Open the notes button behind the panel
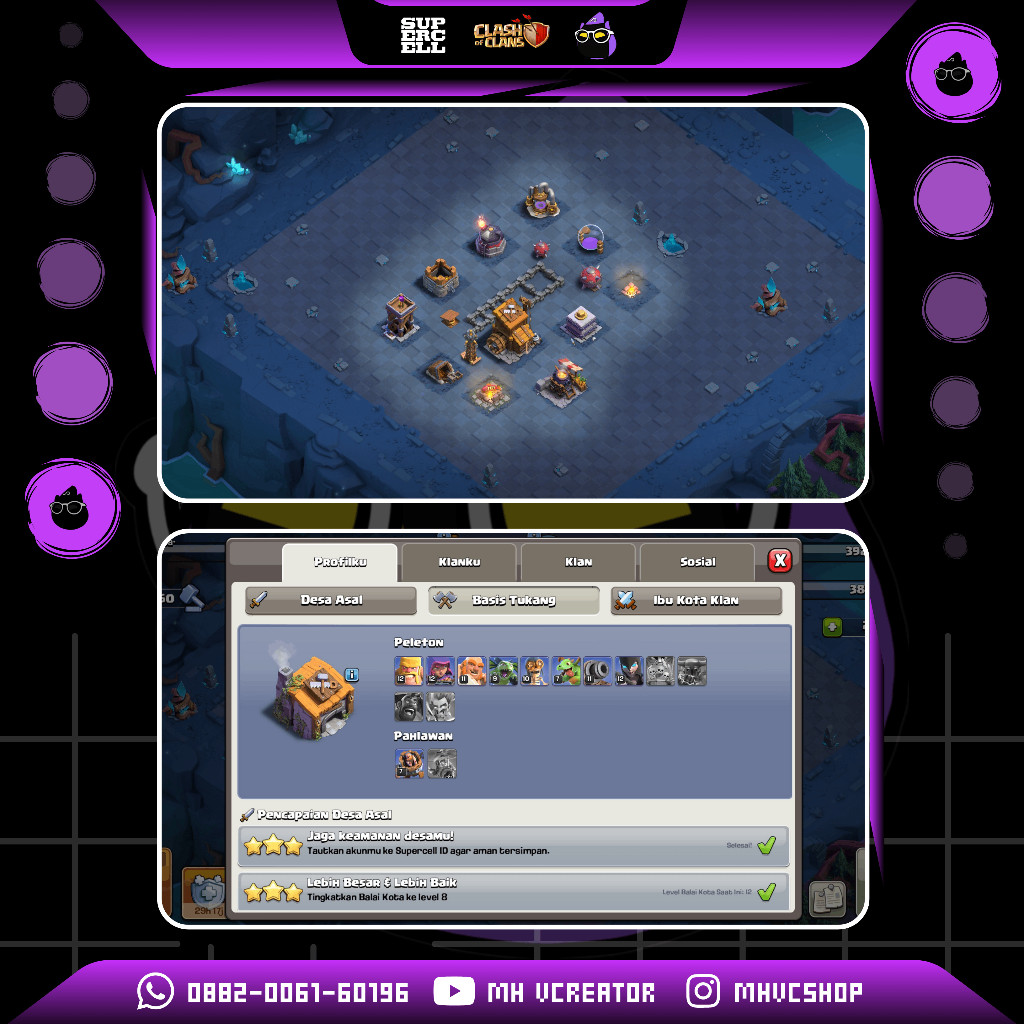Image resolution: width=1024 pixels, height=1024 pixels. point(827,898)
